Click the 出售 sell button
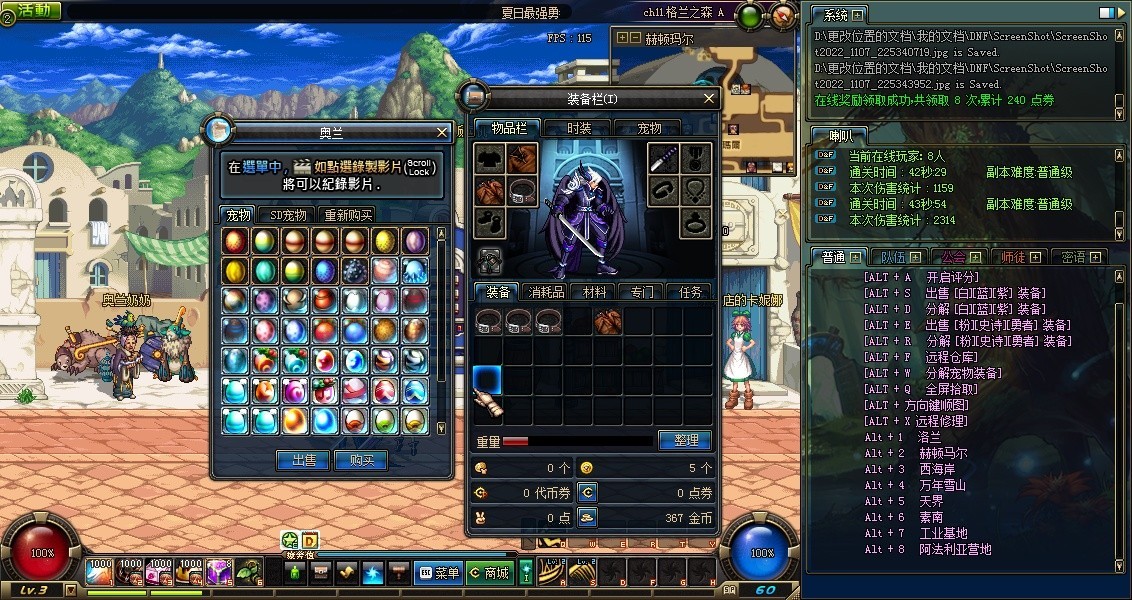 (x=303, y=460)
